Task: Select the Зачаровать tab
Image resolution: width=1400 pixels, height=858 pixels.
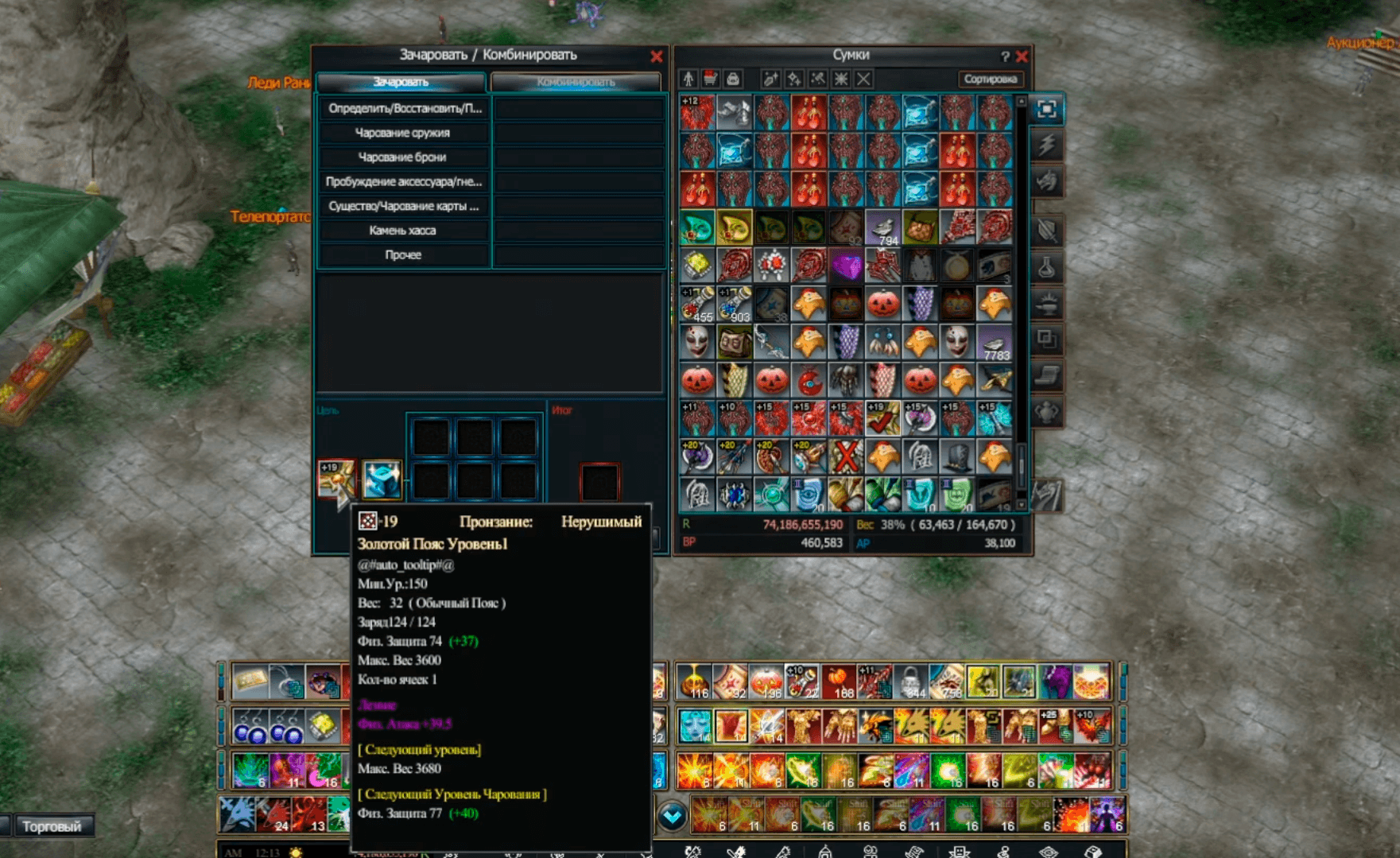Action: coord(401,82)
